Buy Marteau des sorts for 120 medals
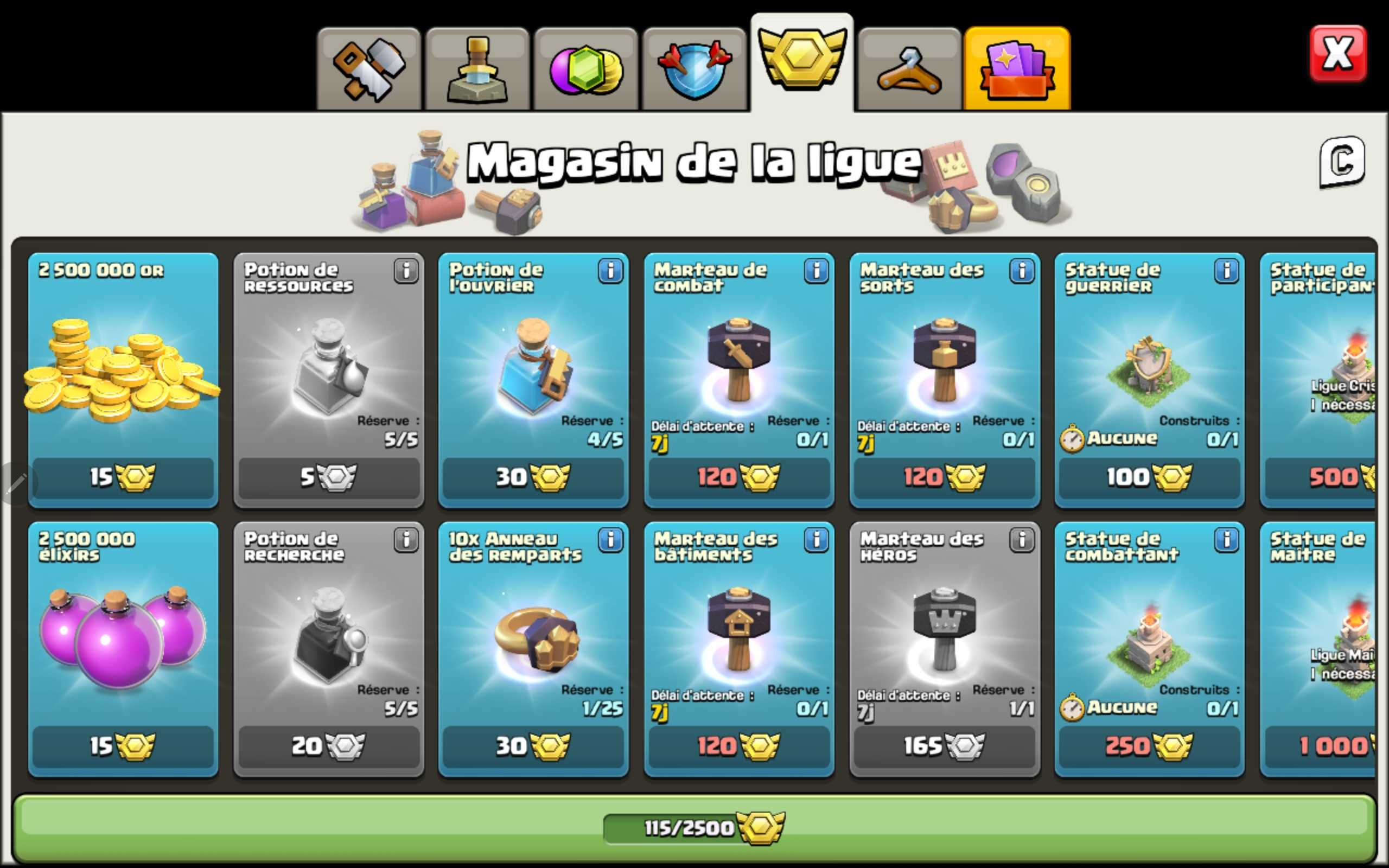1389x868 pixels. tap(944, 476)
